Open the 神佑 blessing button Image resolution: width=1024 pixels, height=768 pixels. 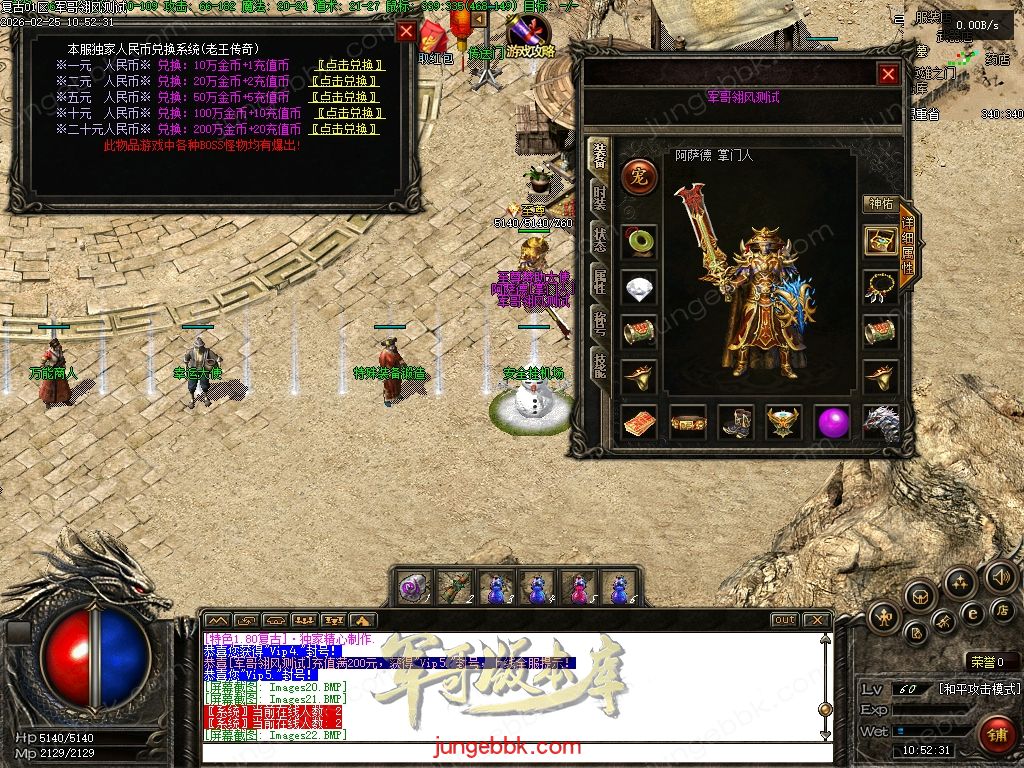[x=880, y=203]
